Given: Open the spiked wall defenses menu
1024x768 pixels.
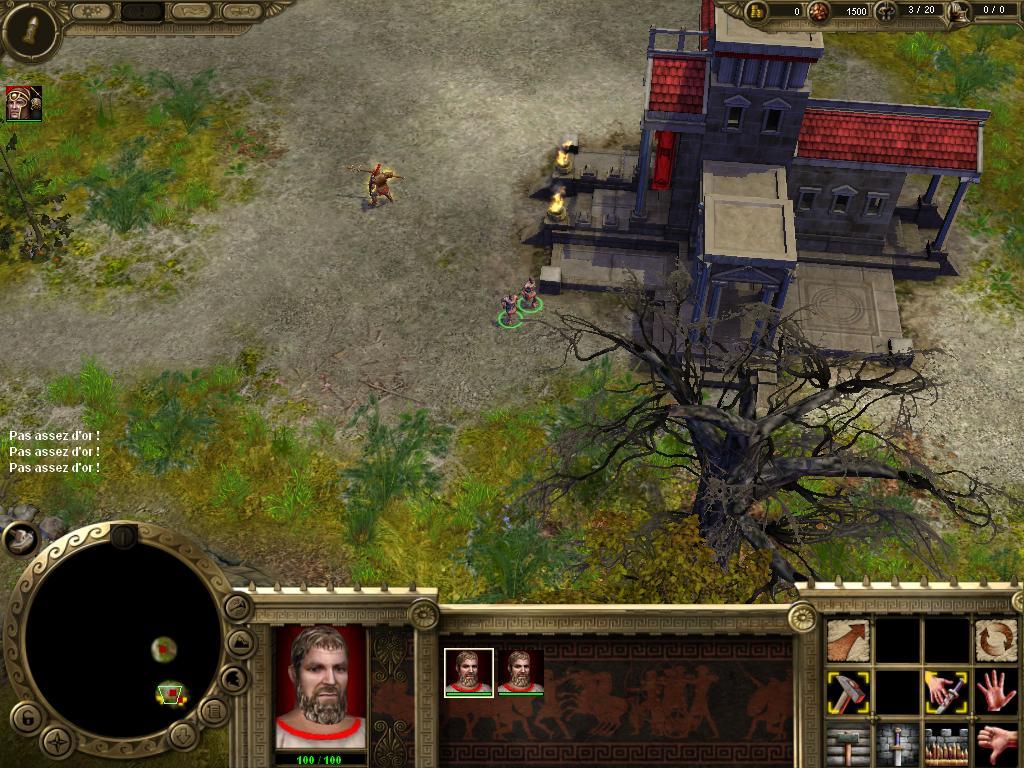Looking at the screenshot, I should click(945, 744).
